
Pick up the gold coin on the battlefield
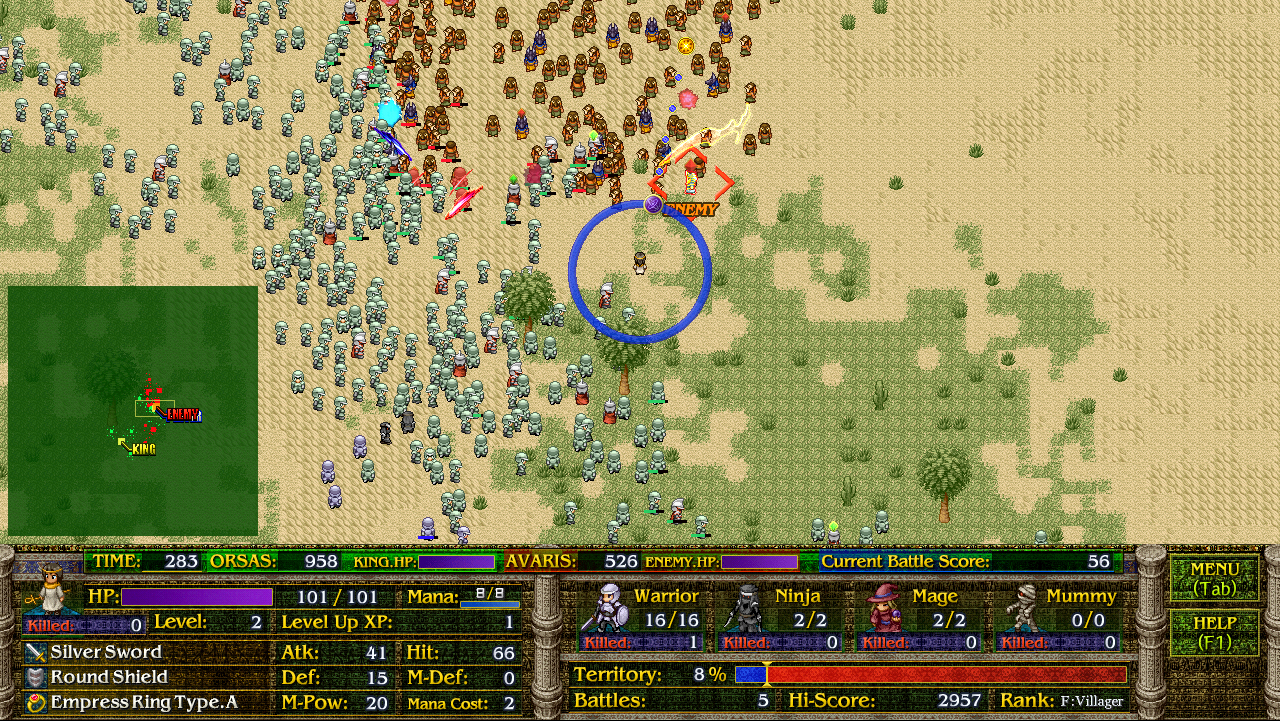[686, 45]
